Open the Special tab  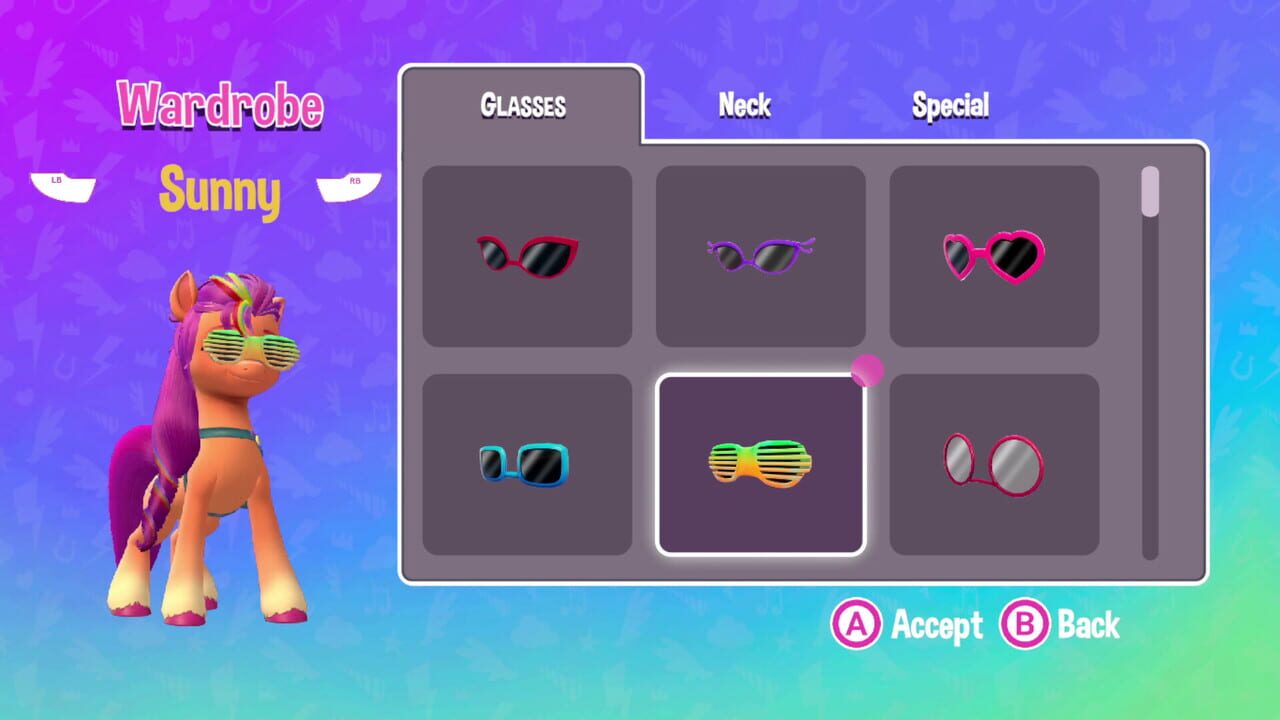pos(950,104)
